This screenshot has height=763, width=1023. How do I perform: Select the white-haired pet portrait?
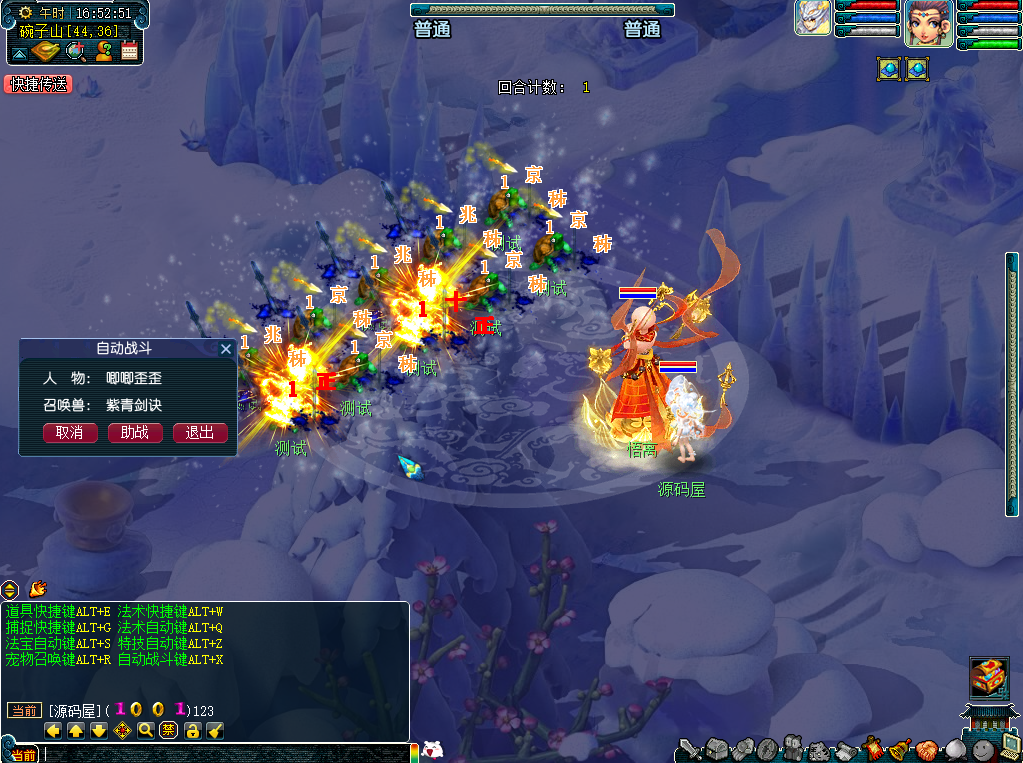click(x=813, y=18)
